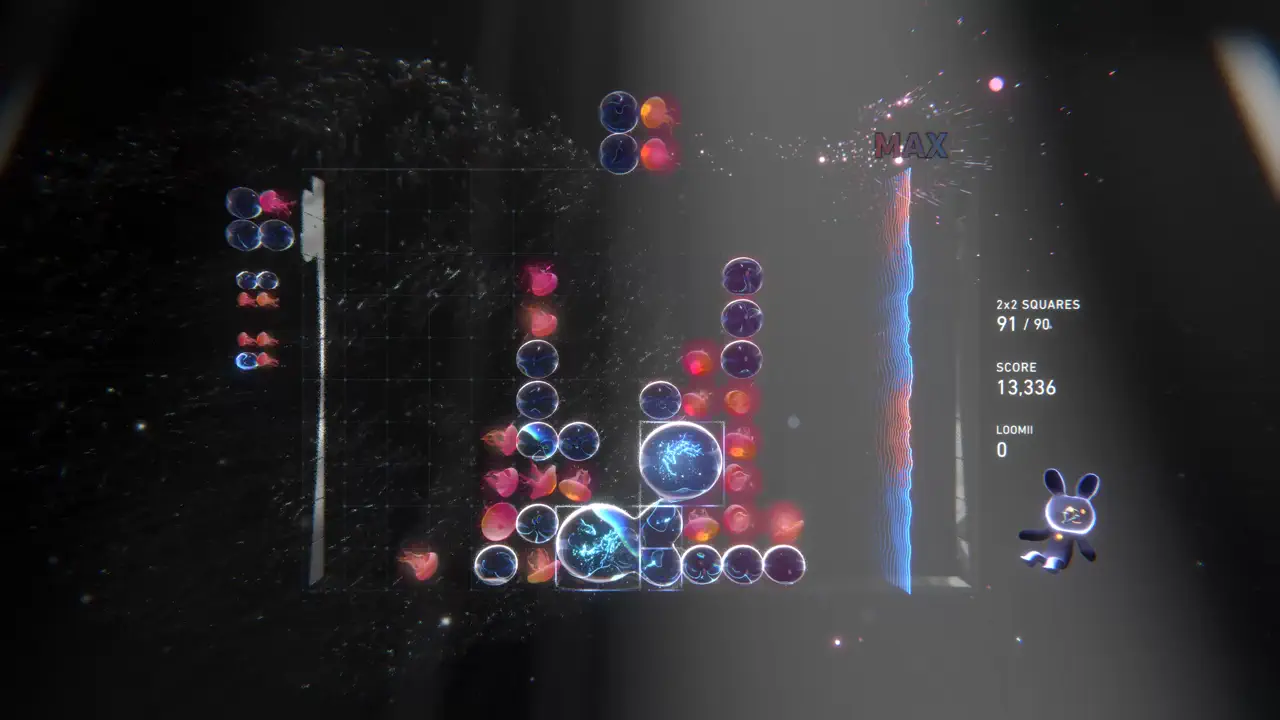The height and width of the screenshot is (720, 1280).
Task: Select the large glowing blue orb on the board
Action: point(681,460)
